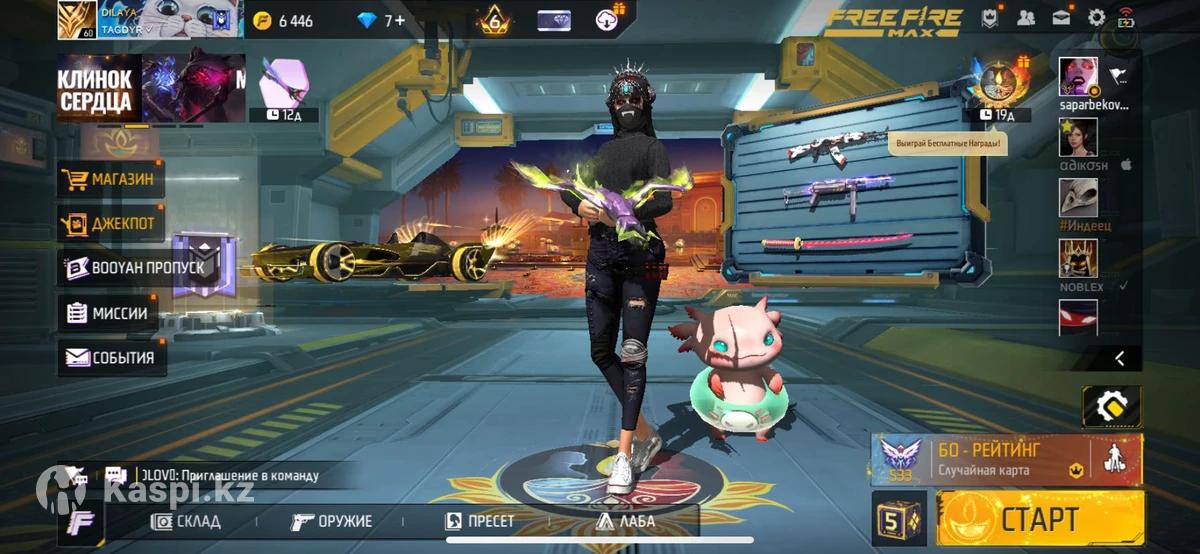Viewport: 1200px width, 554px height.
Task: Open the Оружие weapons tab
Action: (x=332, y=521)
